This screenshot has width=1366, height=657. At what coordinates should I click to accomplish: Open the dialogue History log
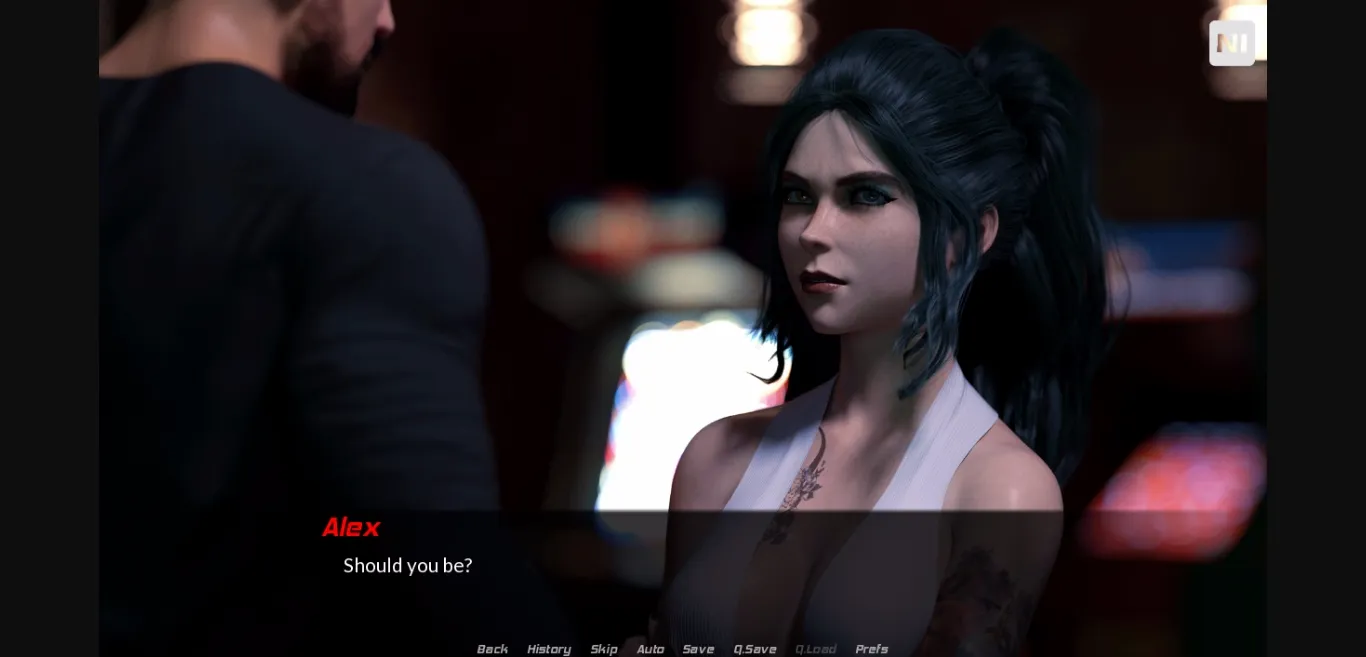tap(549, 649)
